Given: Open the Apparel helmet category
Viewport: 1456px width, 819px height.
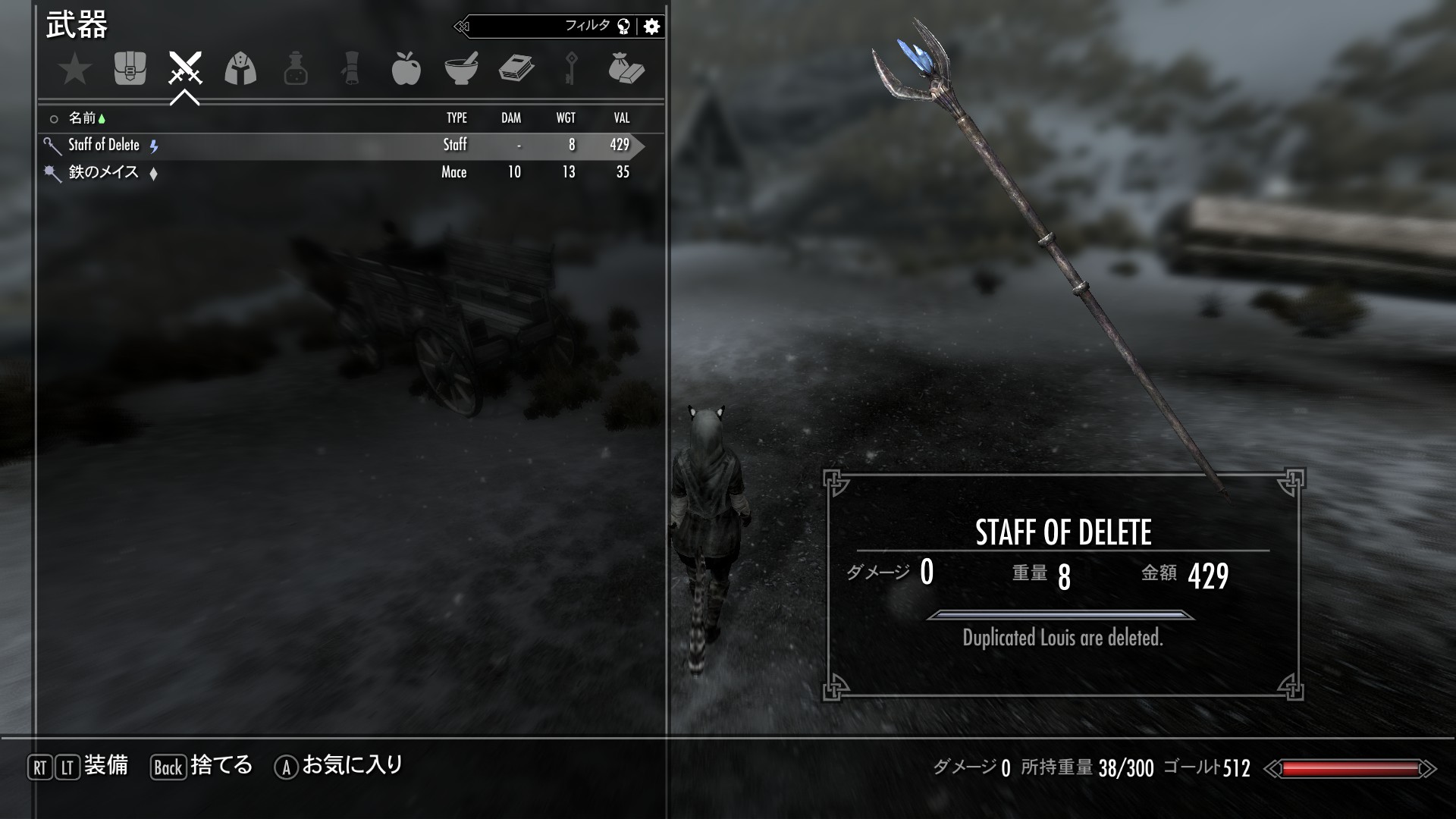Looking at the screenshot, I should tap(240, 69).
